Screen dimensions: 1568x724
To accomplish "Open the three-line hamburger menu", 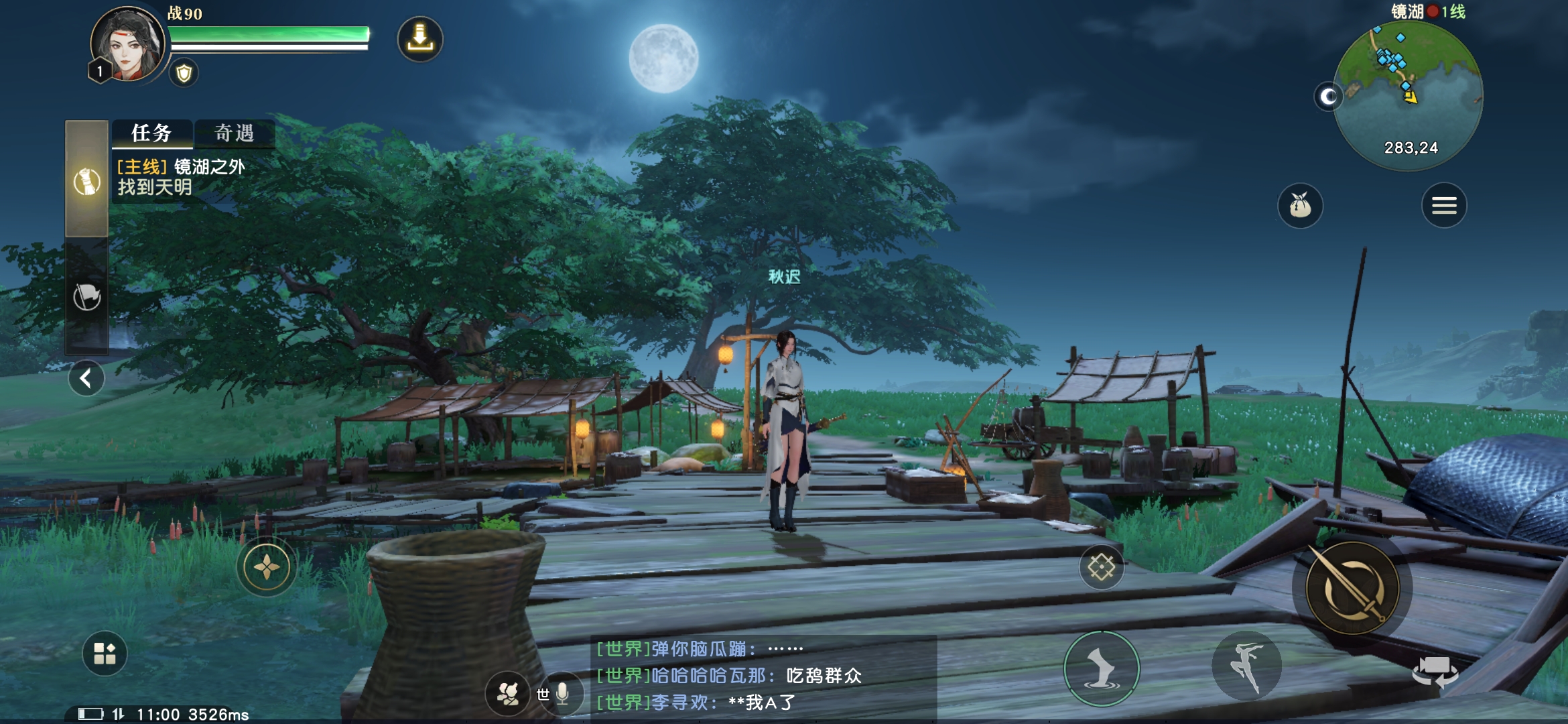I will coord(1444,206).
